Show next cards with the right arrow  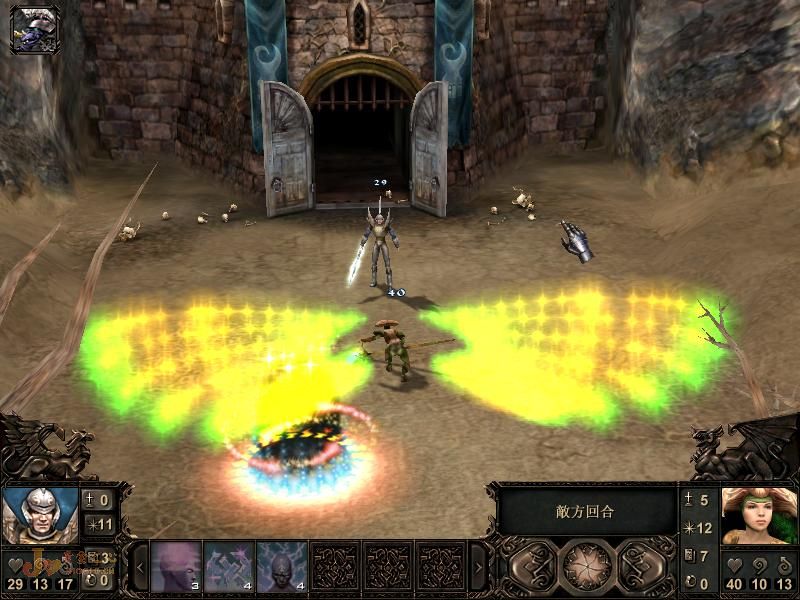477,567
